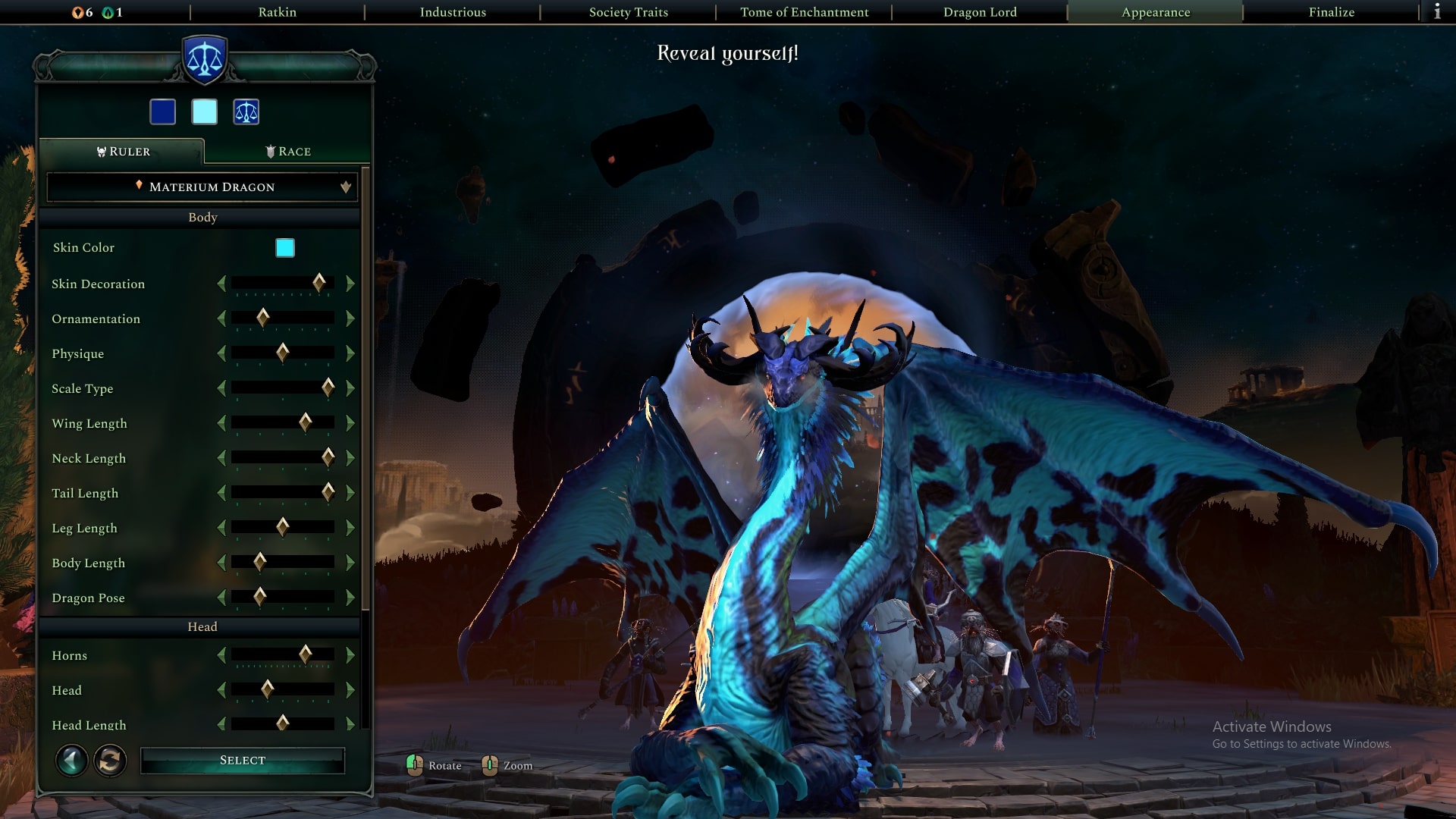The width and height of the screenshot is (1456, 819).
Task: Decrease Horns option with left arrow
Action: click(x=221, y=655)
